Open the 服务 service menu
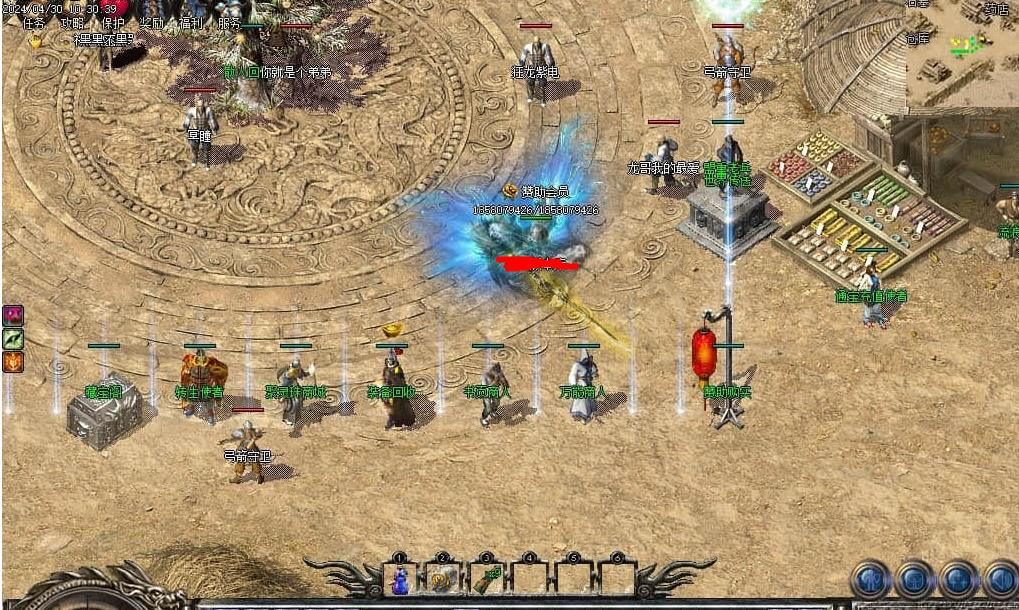The image size is (1019, 610). [x=229, y=23]
